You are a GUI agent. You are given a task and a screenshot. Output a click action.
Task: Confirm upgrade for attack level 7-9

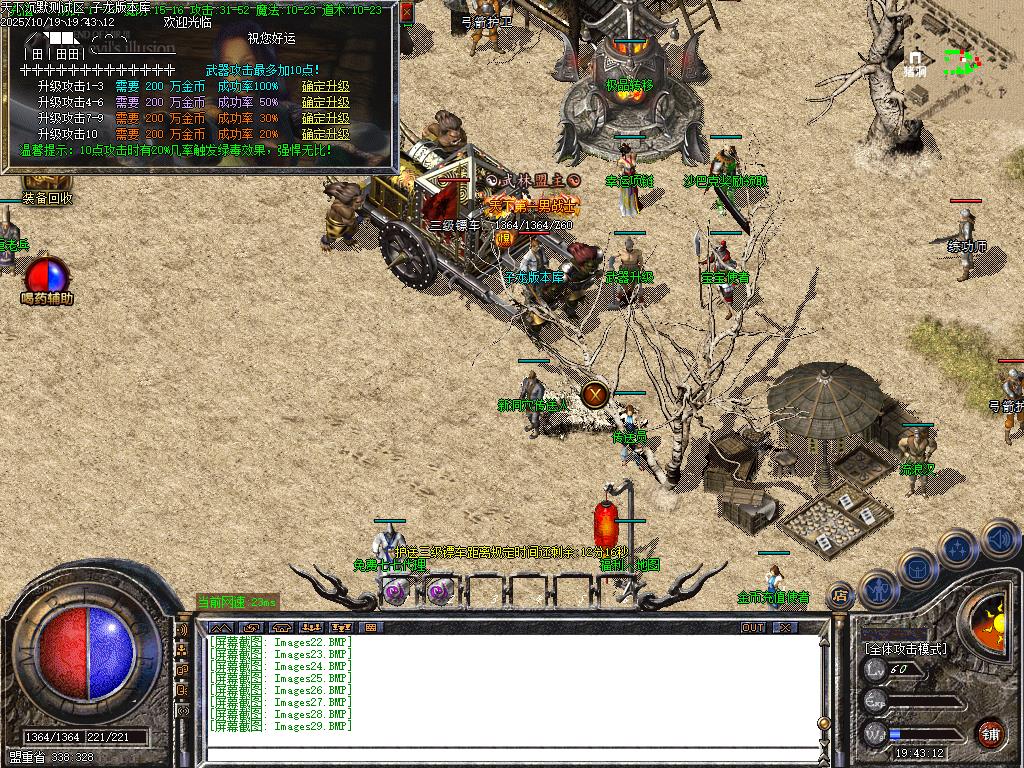pos(326,118)
